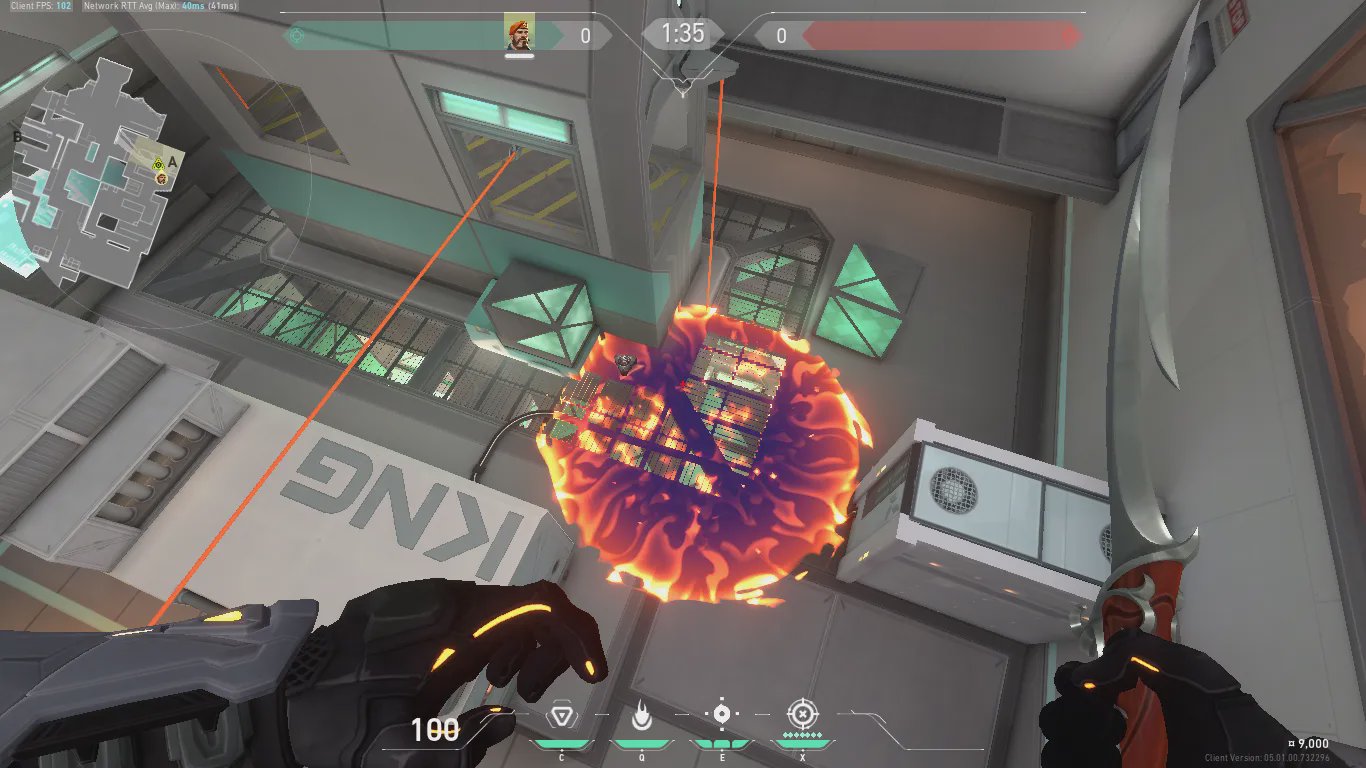Image resolution: width=1366 pixels, height=768 pixels.
Task: Select Brimstone's portrait on the team bar
Action: 519,34
